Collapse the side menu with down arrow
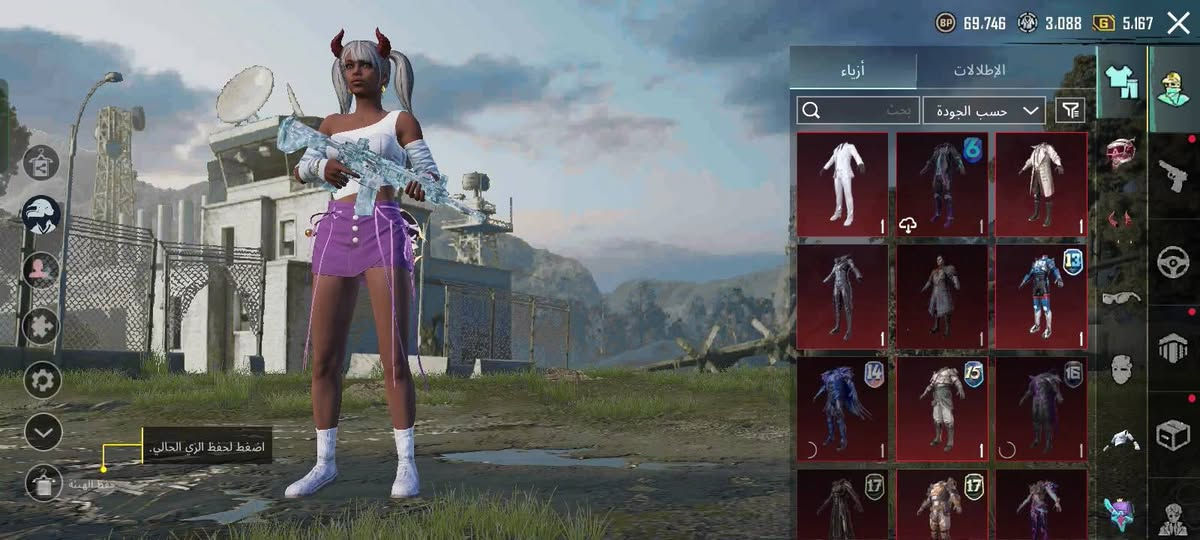 pos(42,432)
